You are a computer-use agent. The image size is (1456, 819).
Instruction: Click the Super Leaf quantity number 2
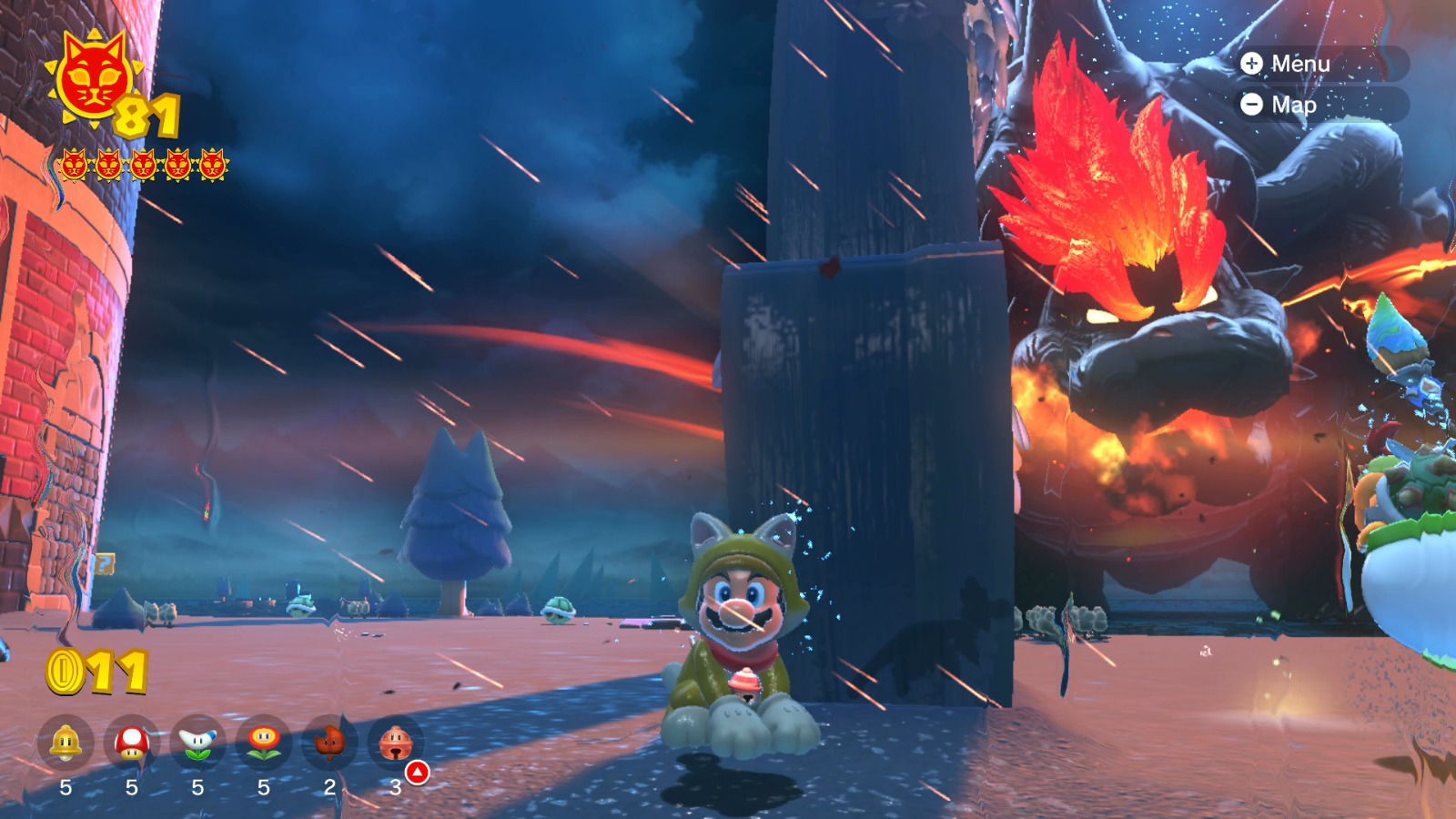[x=330, y=785]
